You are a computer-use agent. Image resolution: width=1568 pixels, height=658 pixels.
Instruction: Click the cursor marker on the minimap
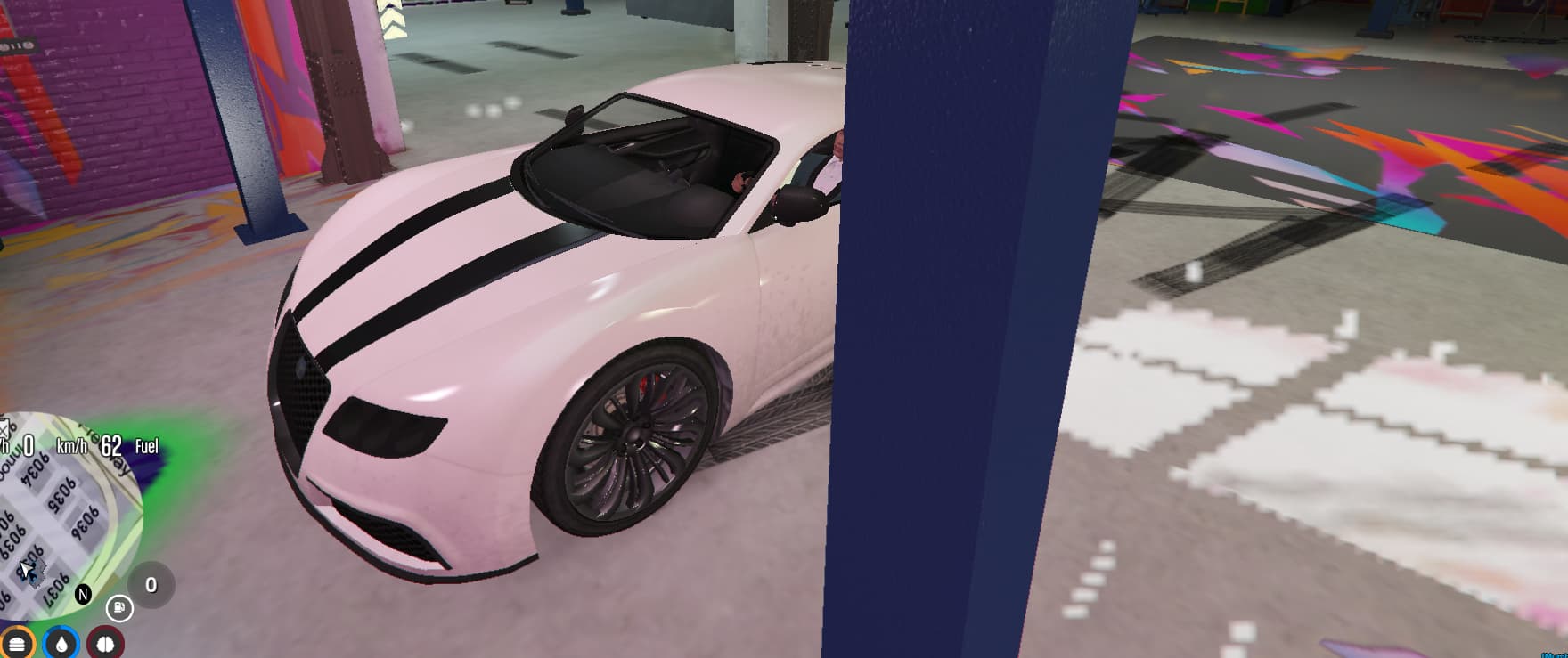28,568
